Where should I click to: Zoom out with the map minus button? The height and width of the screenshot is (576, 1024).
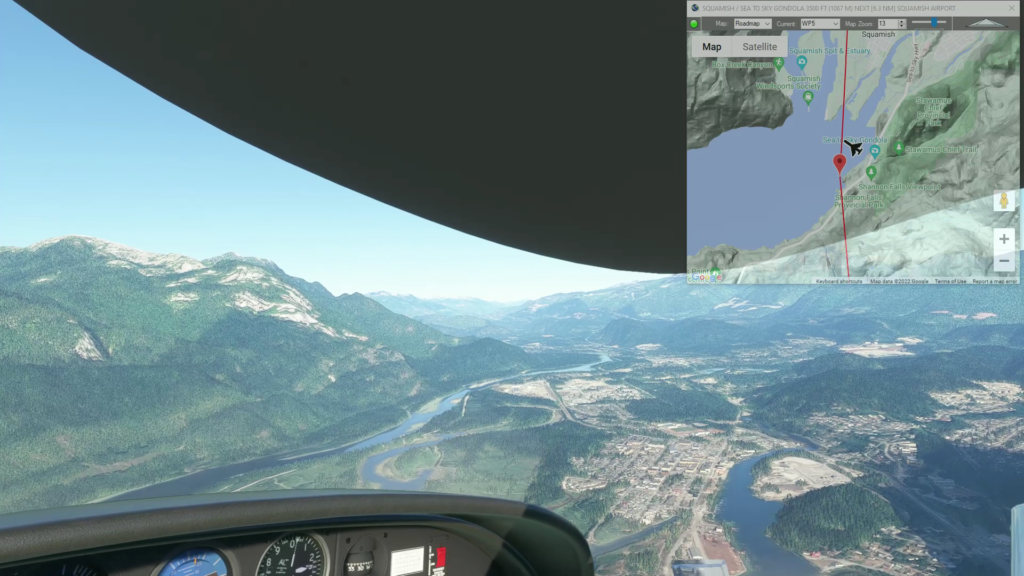(1004, 261)
